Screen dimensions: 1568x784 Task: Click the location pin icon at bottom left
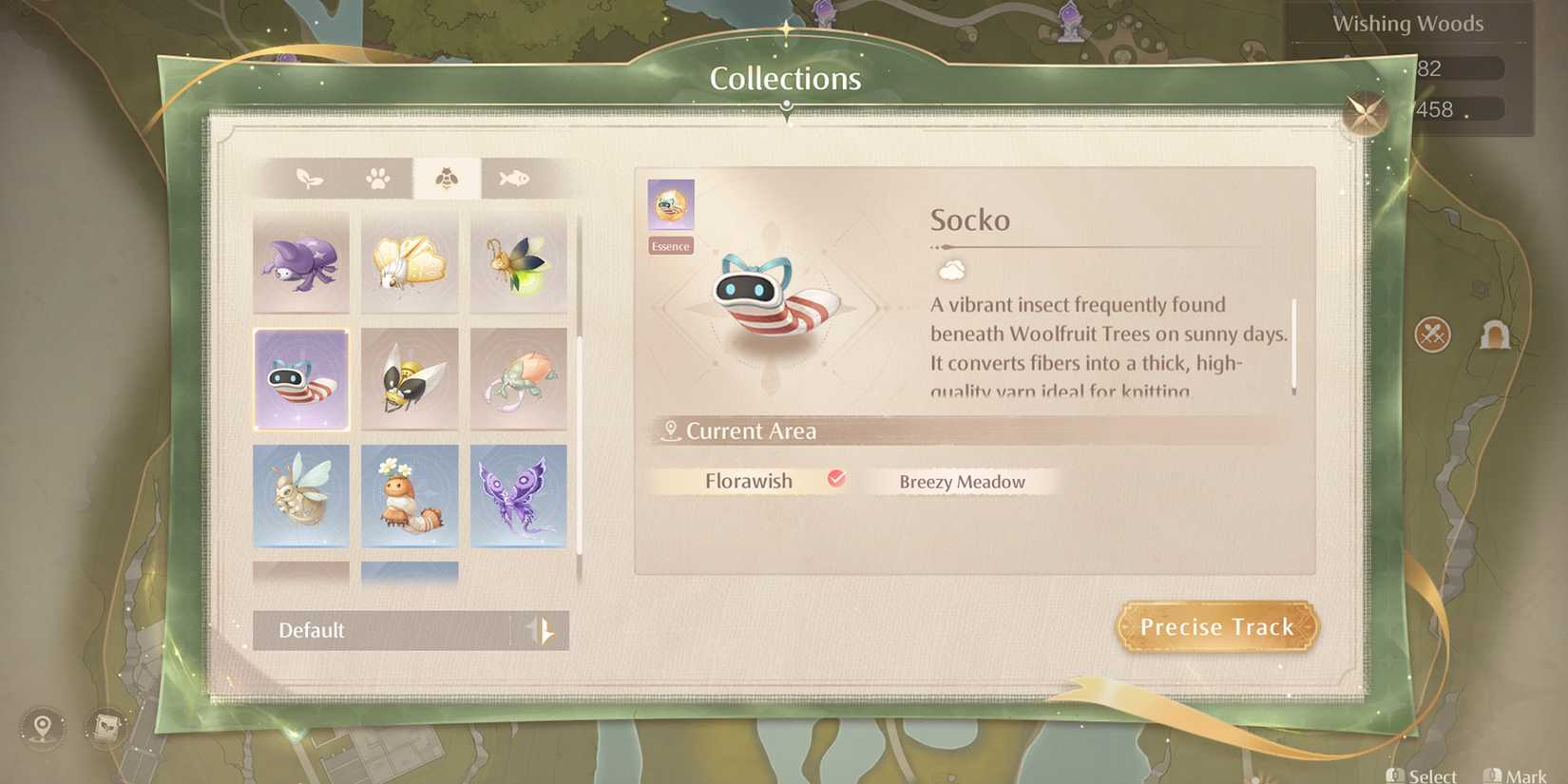coord(39,728)
